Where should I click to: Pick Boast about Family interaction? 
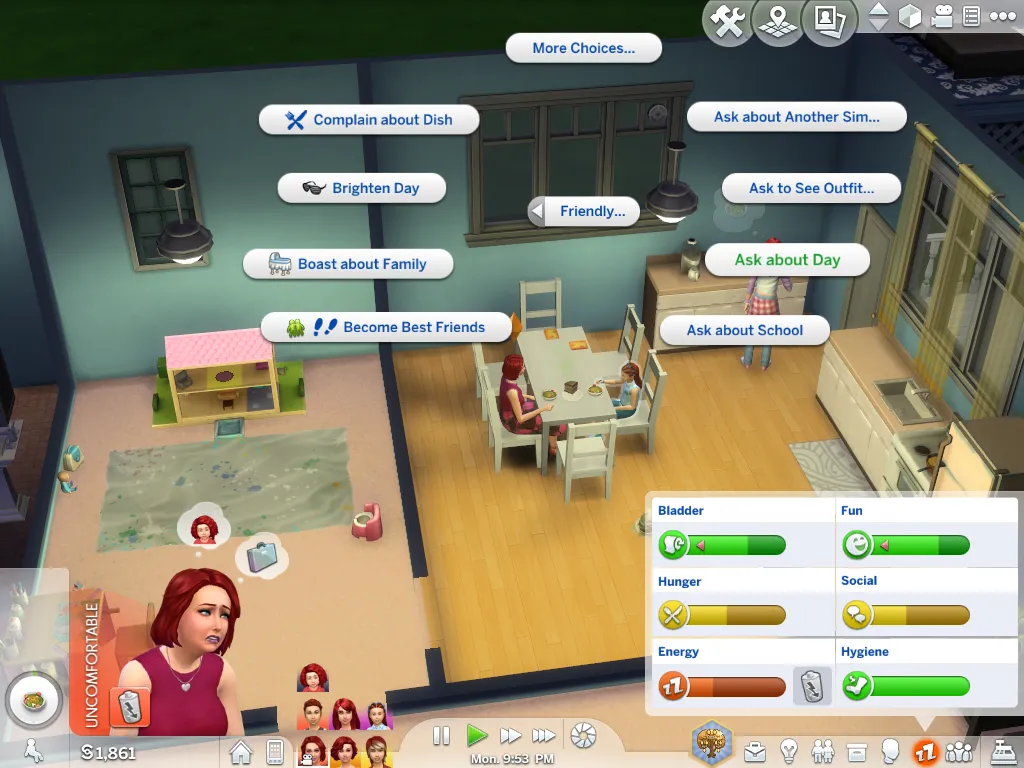348,264
